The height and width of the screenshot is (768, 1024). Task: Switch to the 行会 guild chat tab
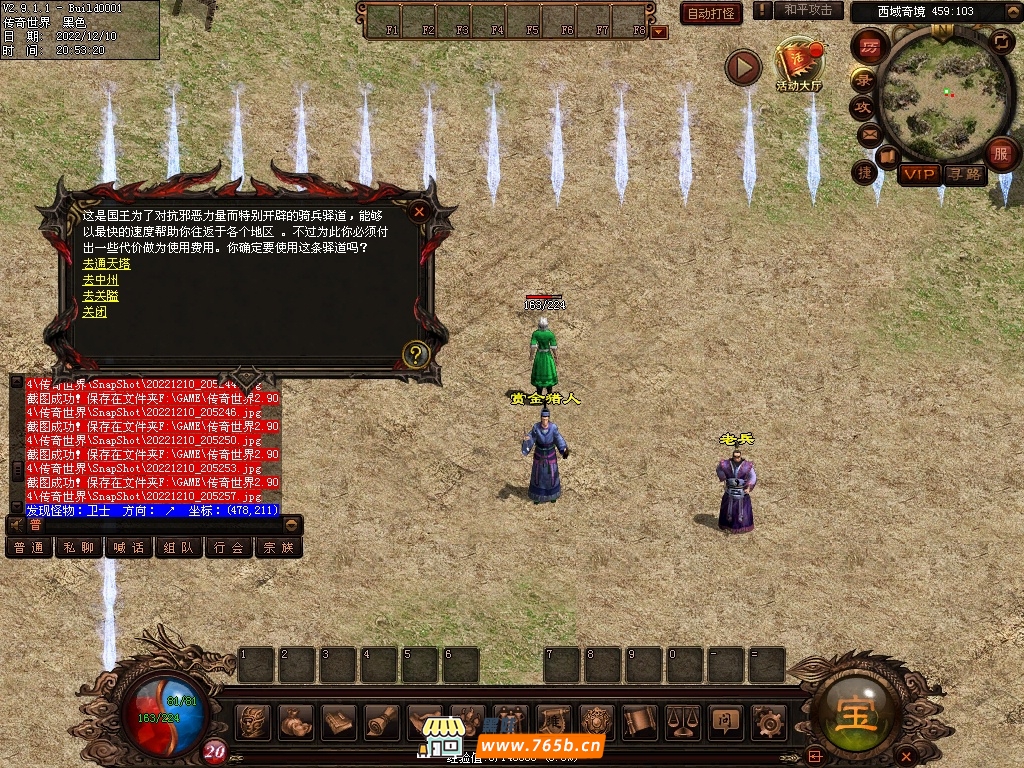pyautogui.click(x=229, y=547)
